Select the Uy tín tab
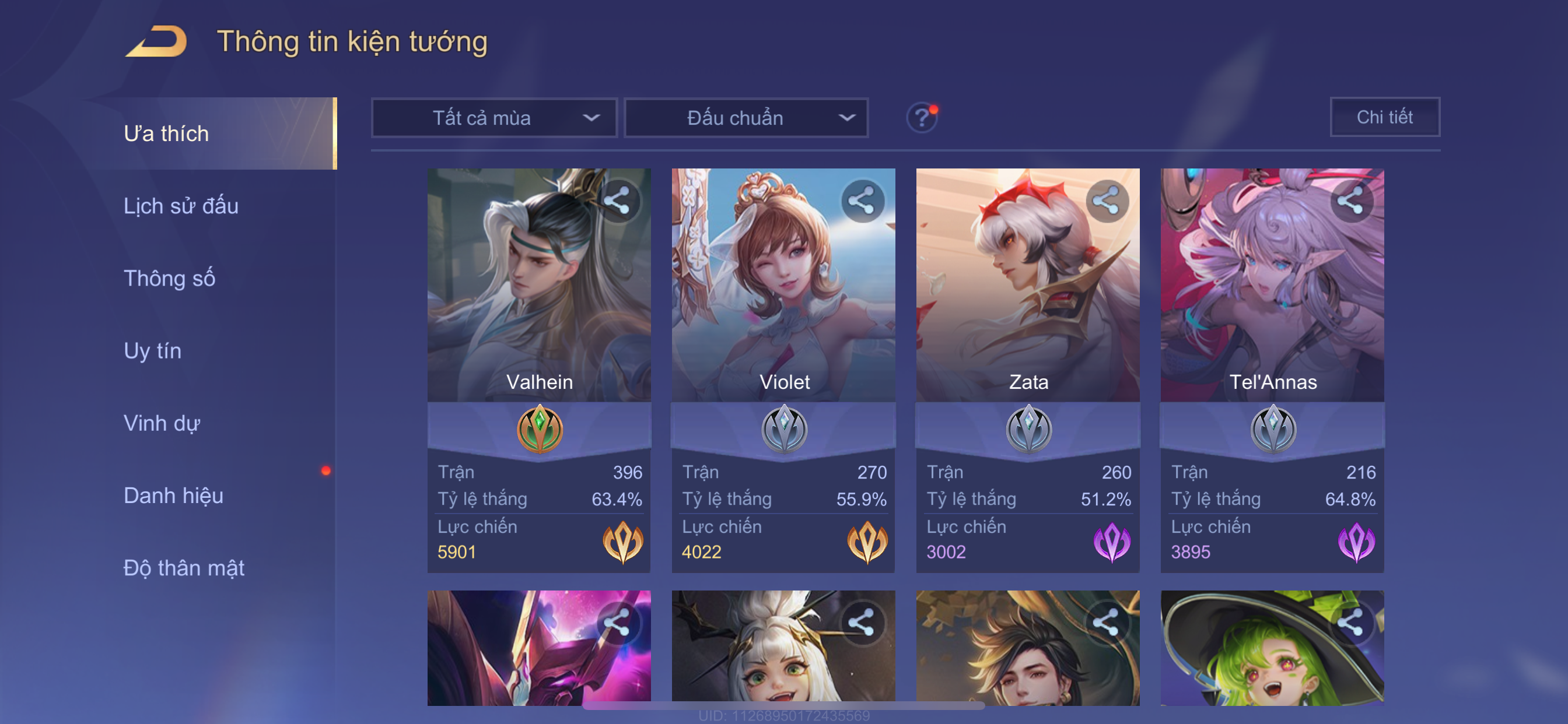Viewport: 1568px width, 724px height. tap(152, 351)
